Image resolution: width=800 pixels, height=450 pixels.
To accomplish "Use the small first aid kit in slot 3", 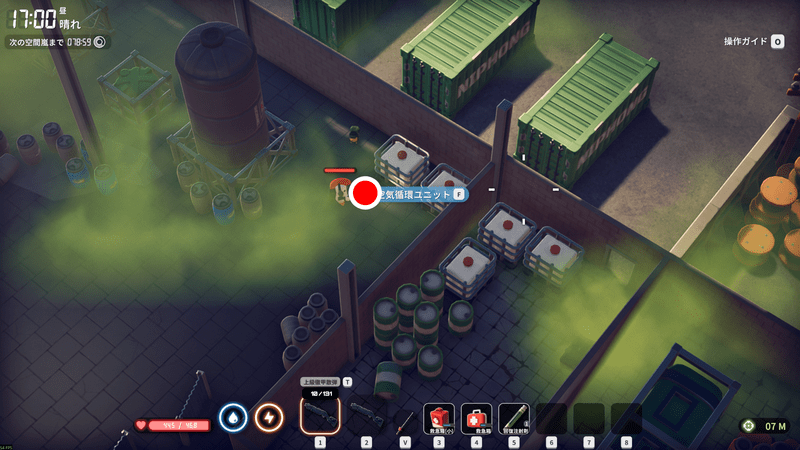I will point(439,416).
